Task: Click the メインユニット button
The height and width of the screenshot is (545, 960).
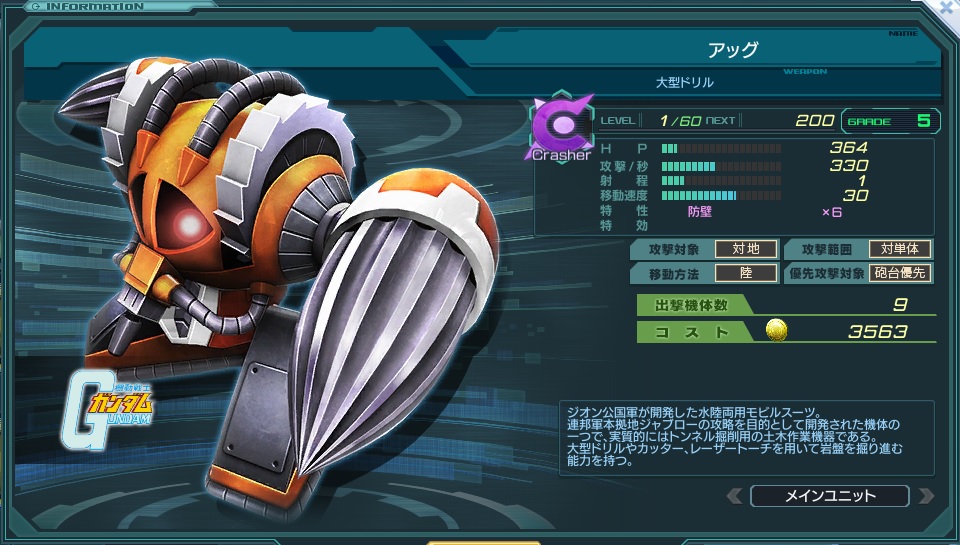Action: tap(829, 496)
